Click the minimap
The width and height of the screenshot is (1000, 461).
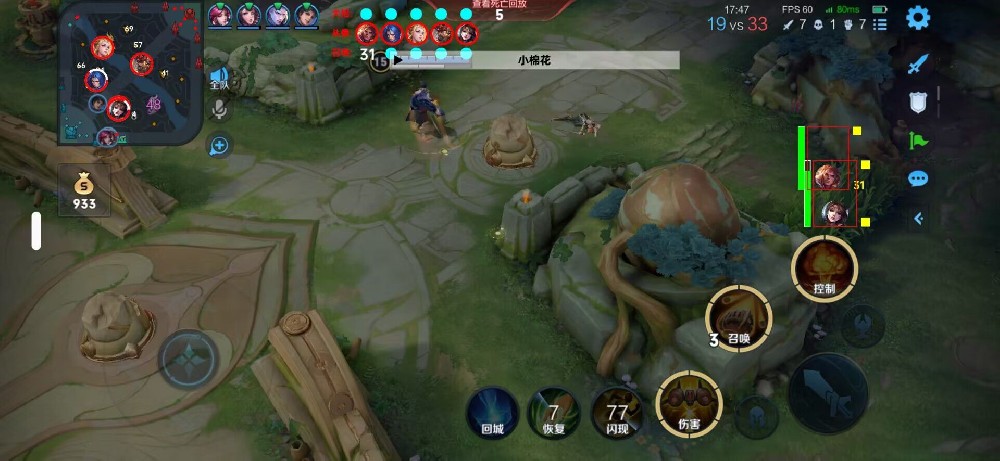[129, 73]
